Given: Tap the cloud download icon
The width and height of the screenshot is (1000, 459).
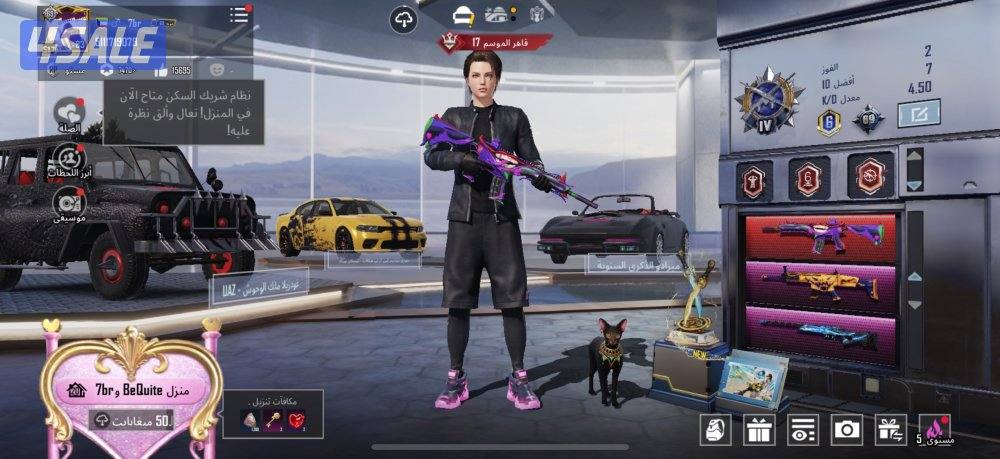Looking at the screenshot, I should [403, 19].
